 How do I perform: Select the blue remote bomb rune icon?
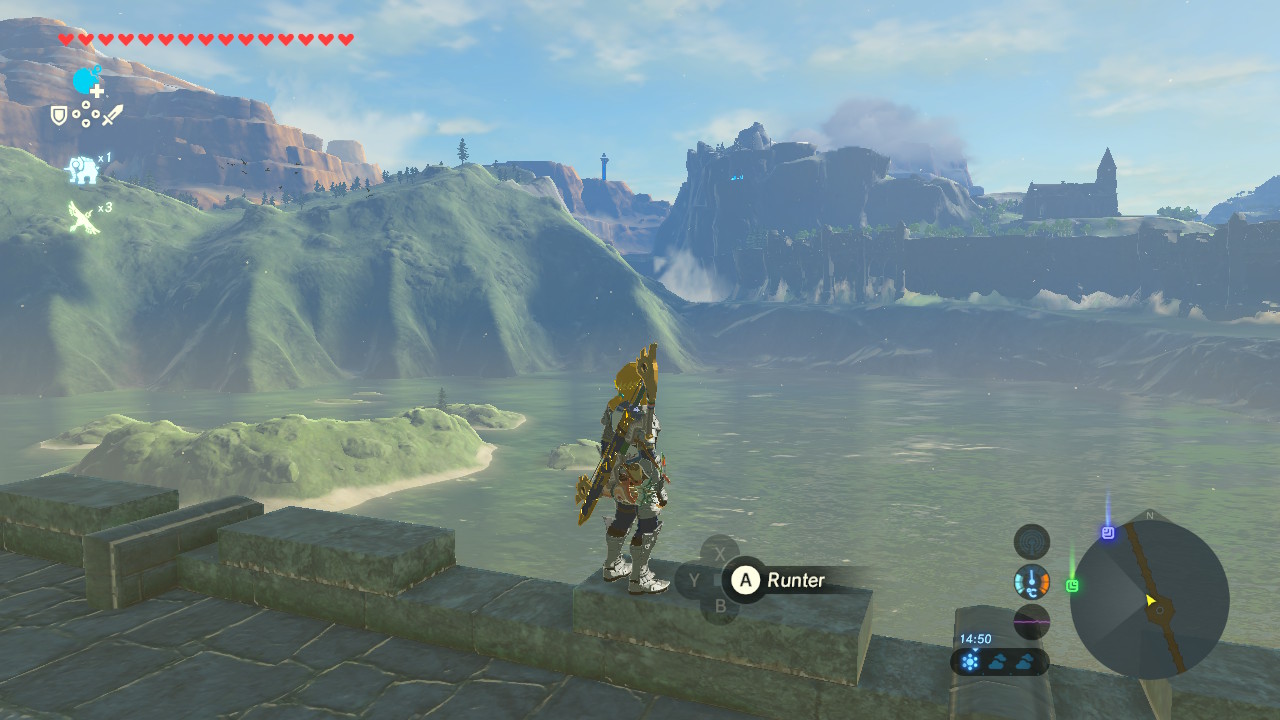(x=87, y=80)
